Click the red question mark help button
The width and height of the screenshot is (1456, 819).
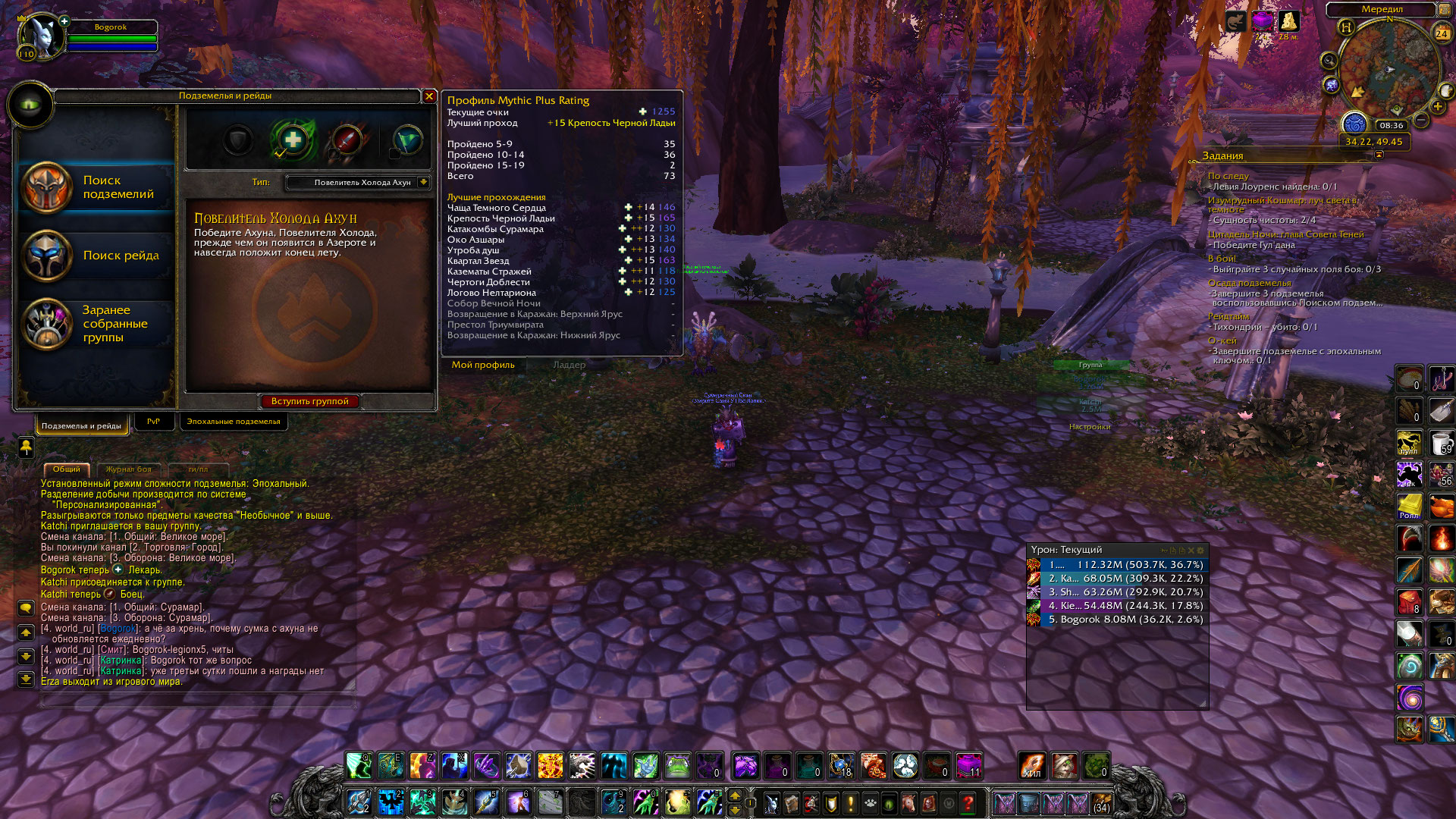pyautogui.click(x=968, y=802)
